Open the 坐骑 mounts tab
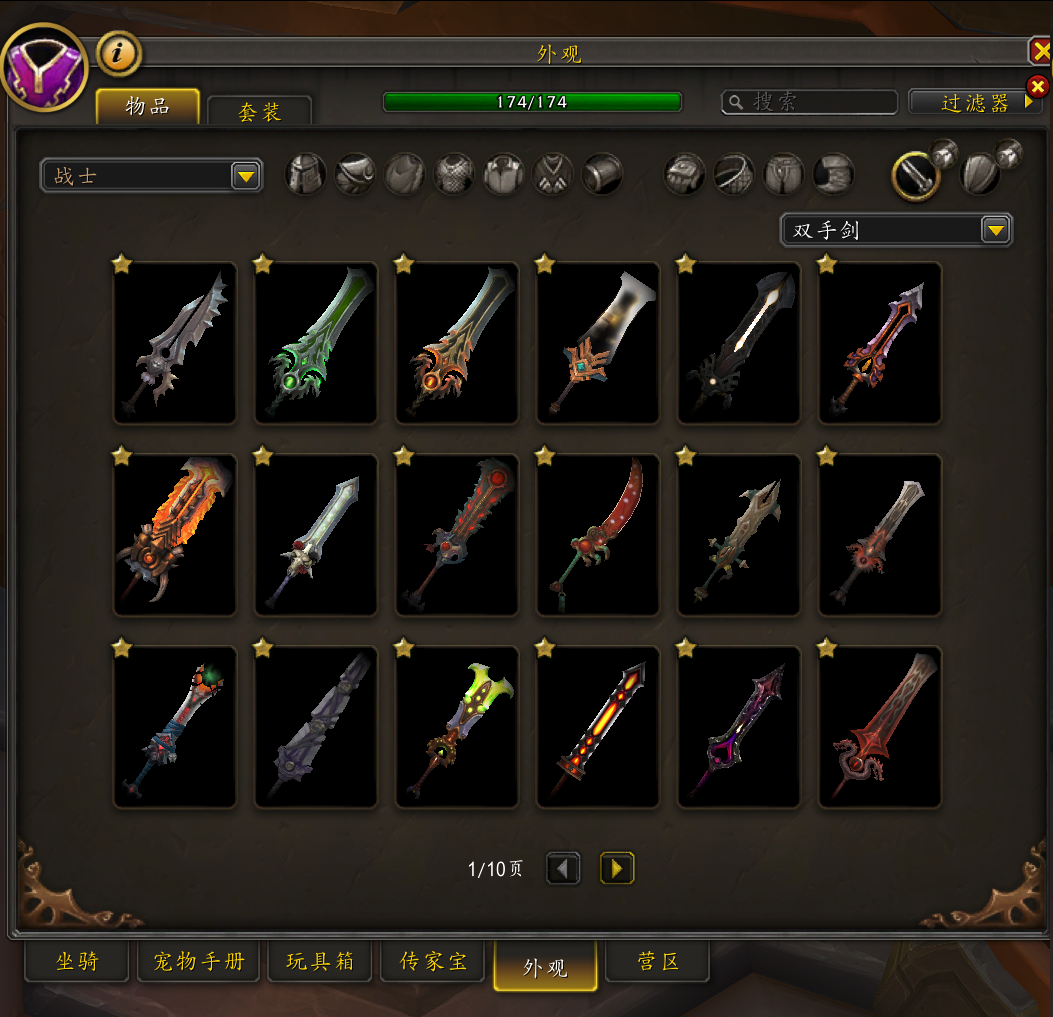The image size is (1053, 1017). pos(77,962)
